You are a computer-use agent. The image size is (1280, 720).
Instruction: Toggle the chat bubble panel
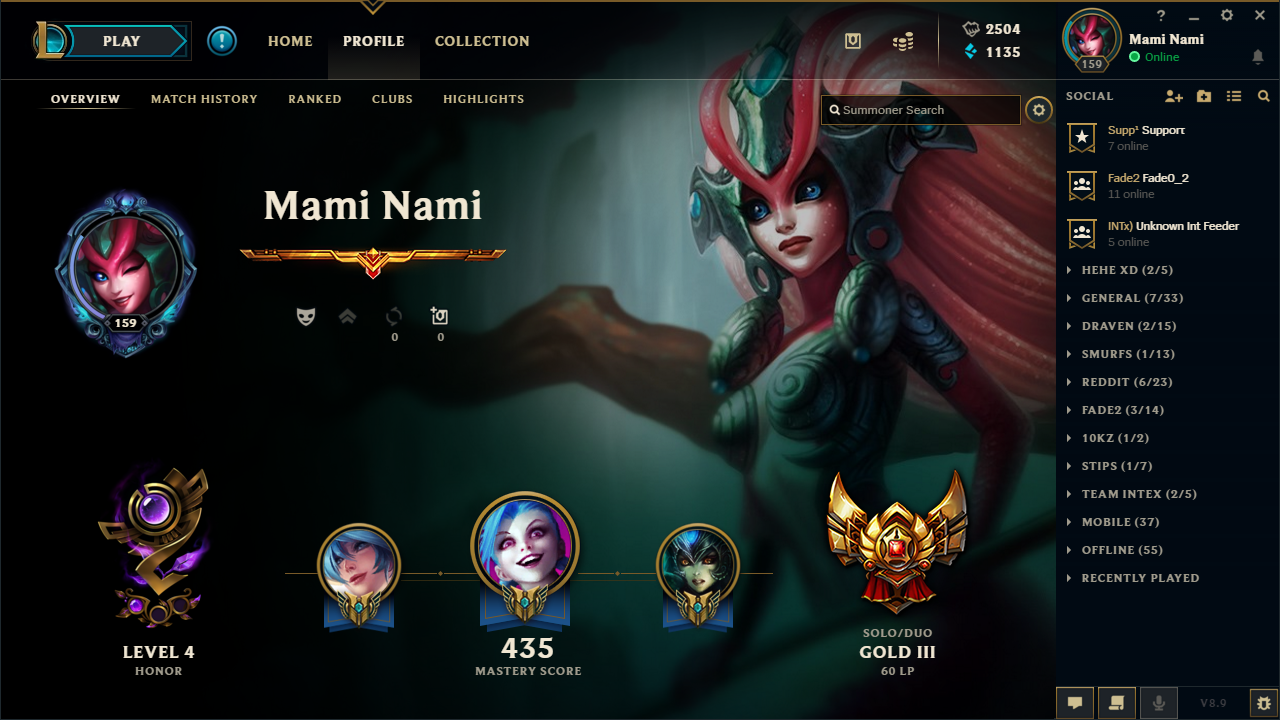pyautogui.click(x=1075, y=702)
